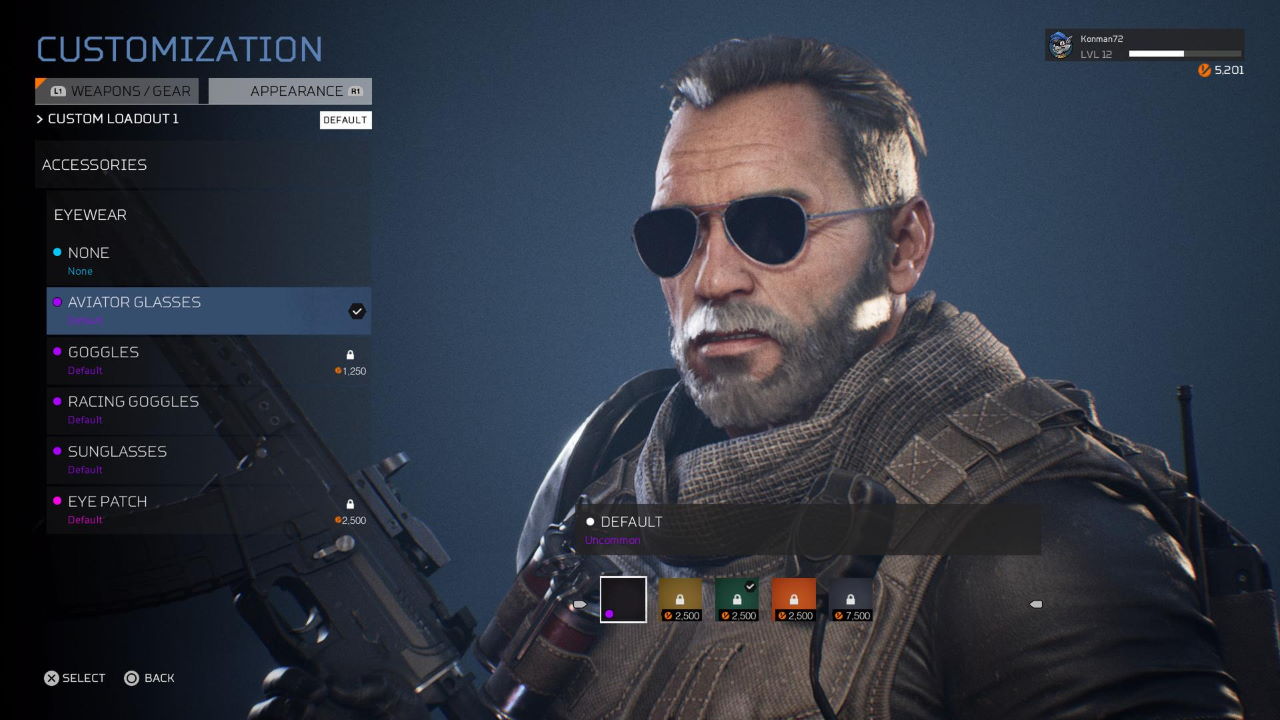Select the locked gold color swatch
This screenshot has width=1280, height=720.
tap(680, 600)
